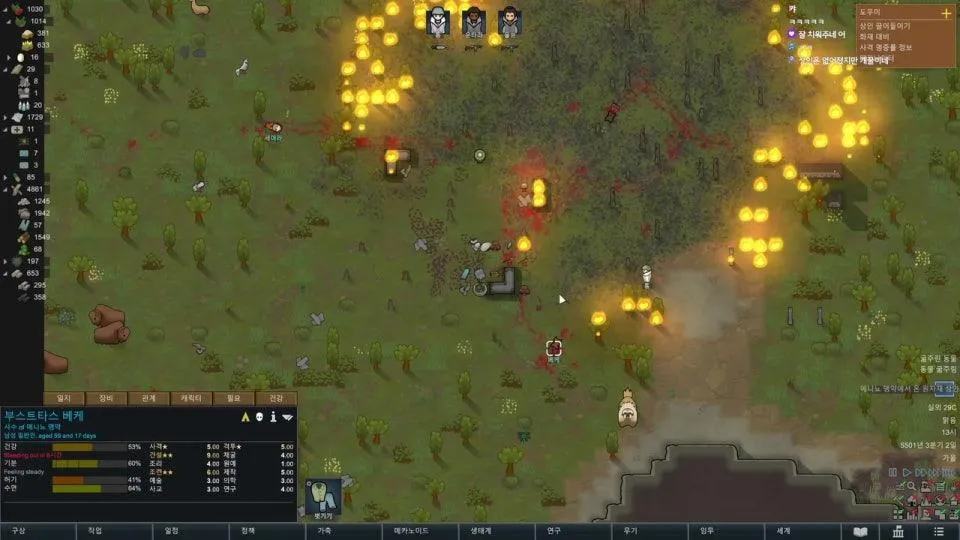Open the 일정 (Schedule) menu
Screen dimensions: 960x540
[172, 531]
